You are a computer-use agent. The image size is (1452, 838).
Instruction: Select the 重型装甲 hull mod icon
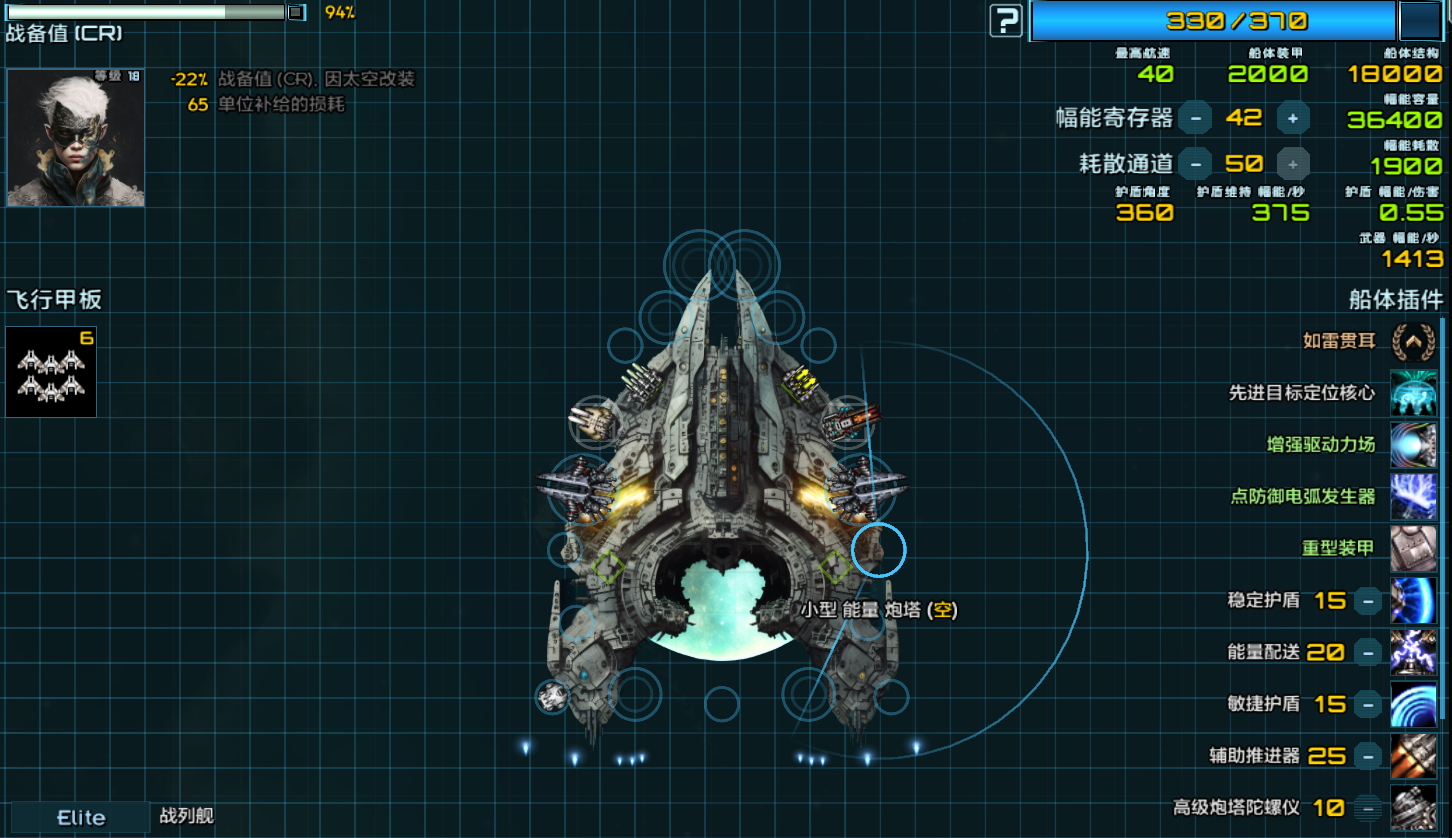pyautogui.click(x=1413, y=549)
